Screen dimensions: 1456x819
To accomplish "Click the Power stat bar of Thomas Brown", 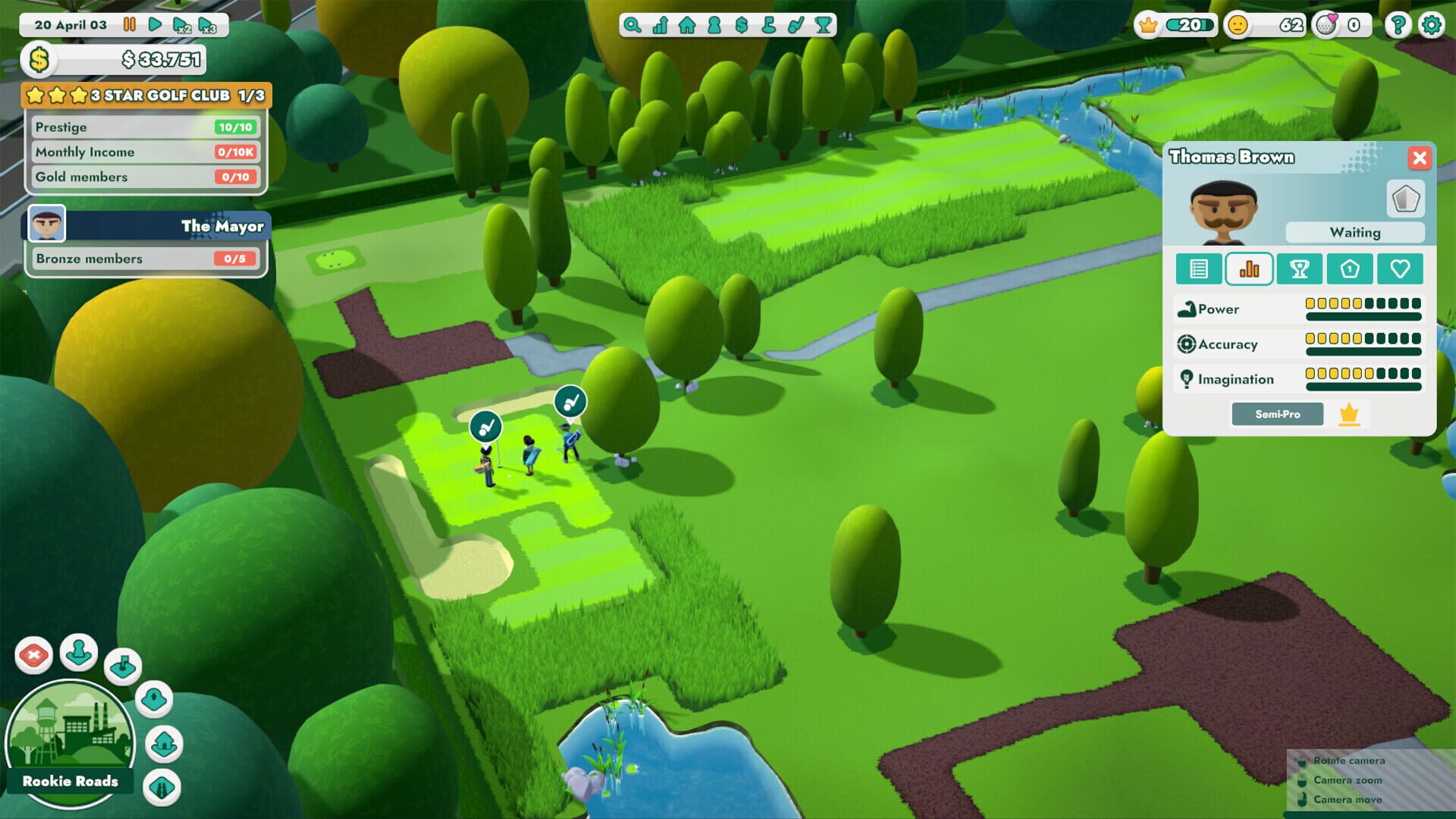I will (1362, 309).
